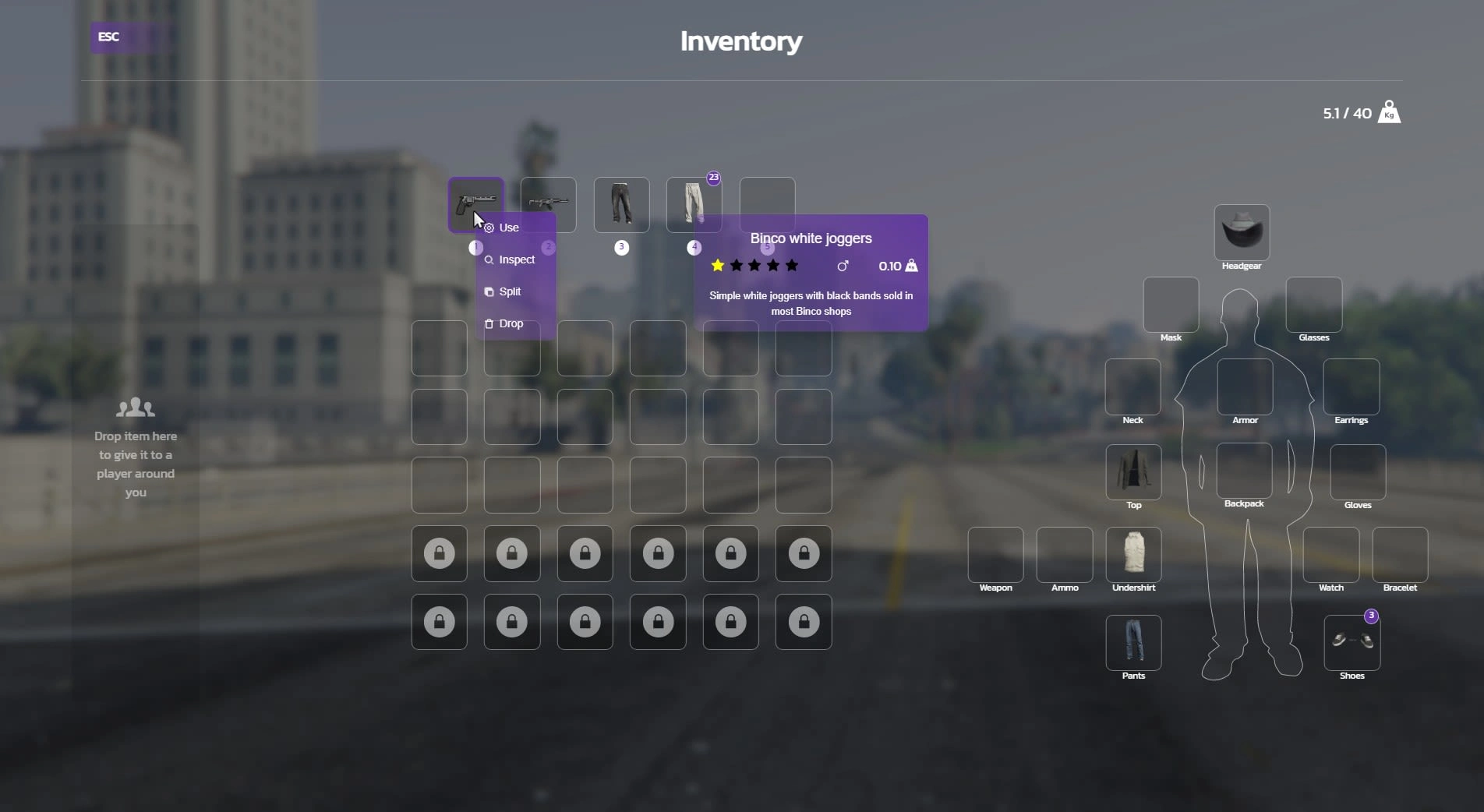Choose Use from the item context menu
Viewport: 1484px width, 812px height.
507,228
